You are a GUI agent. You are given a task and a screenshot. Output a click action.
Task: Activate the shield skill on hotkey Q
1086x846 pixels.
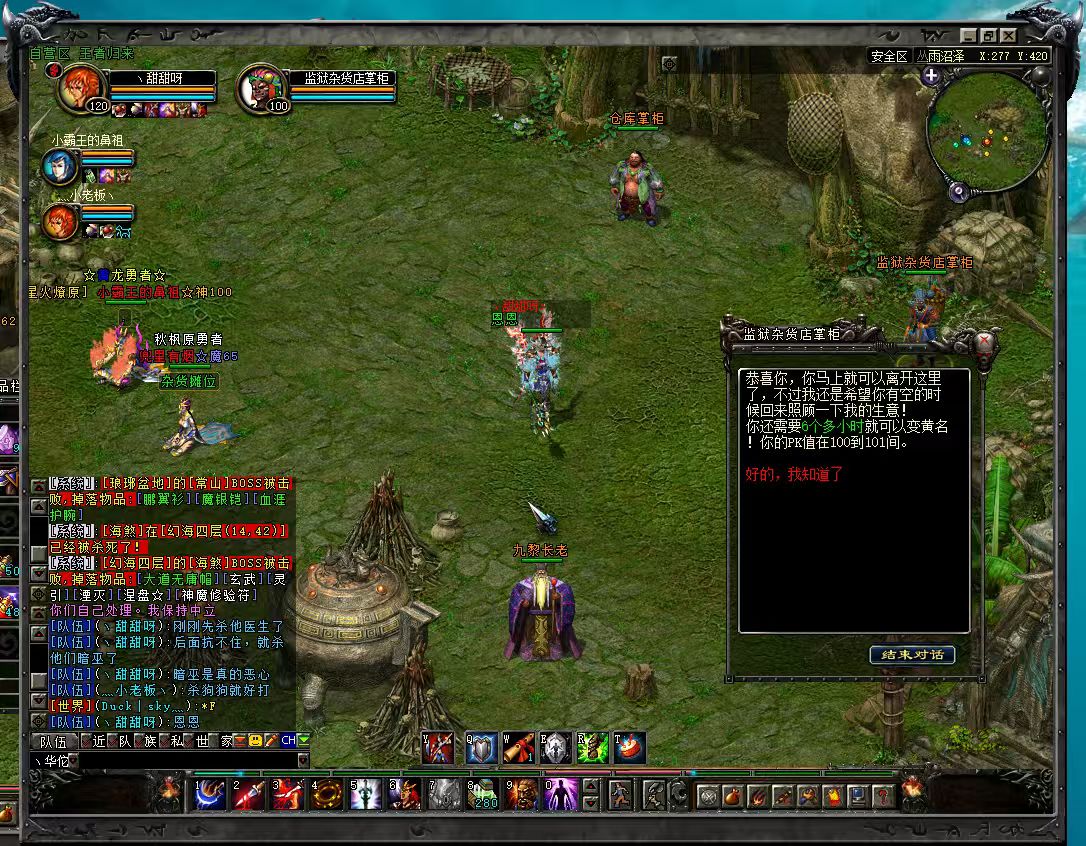pos(482,748)
